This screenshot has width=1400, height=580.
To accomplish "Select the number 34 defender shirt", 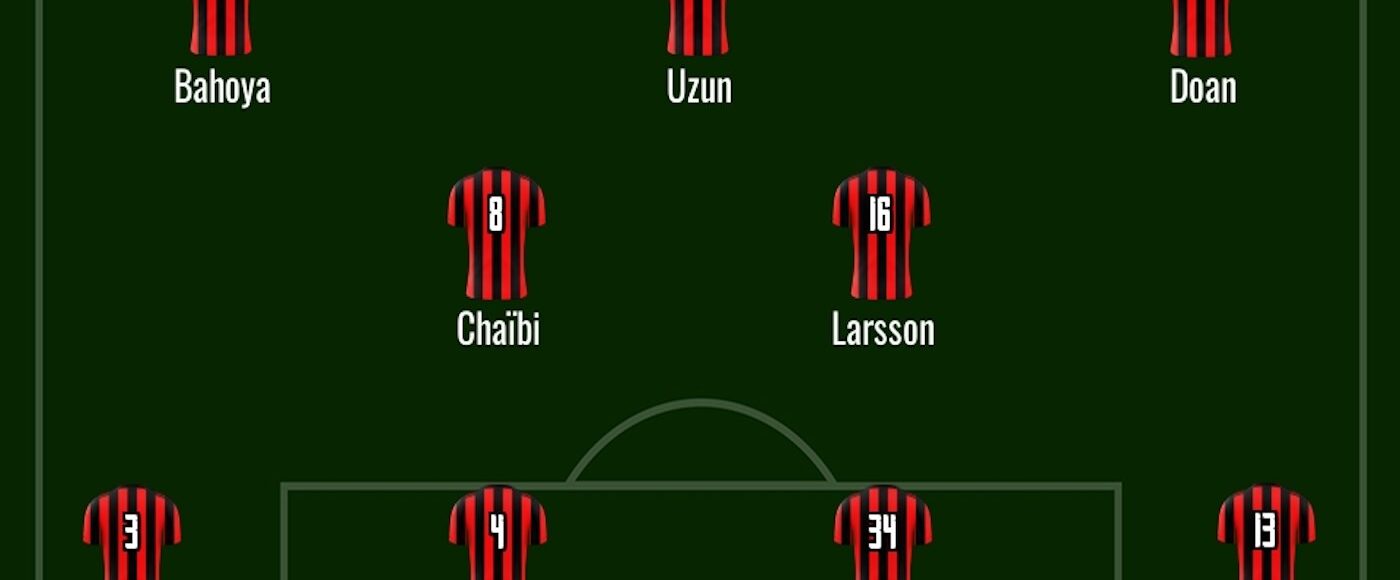I will pyautogui.click(x=882, y=533).
